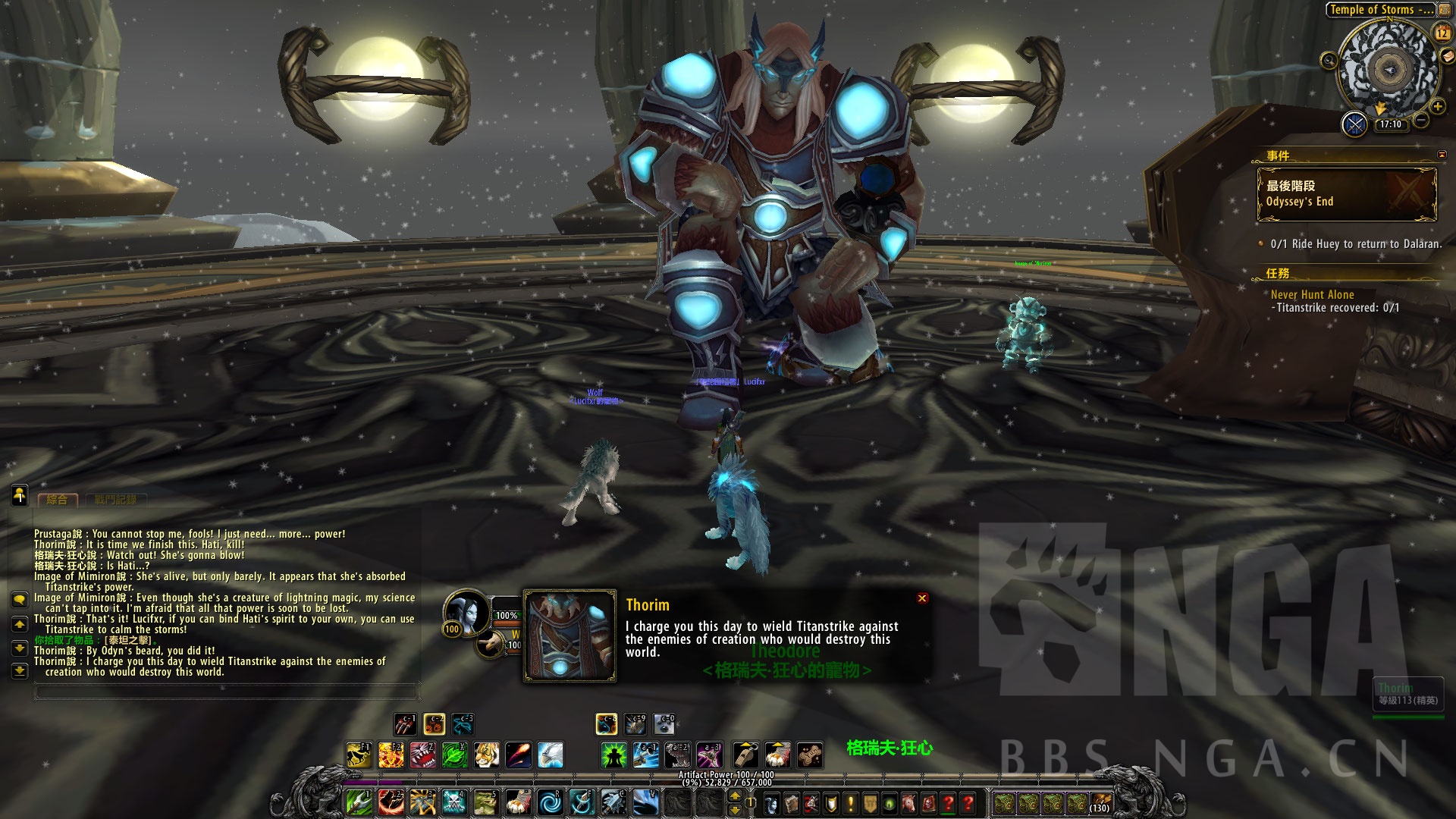Use the blue swirl ability
Viewport: 1456px width, 819px height.
[x=550, y=802]
